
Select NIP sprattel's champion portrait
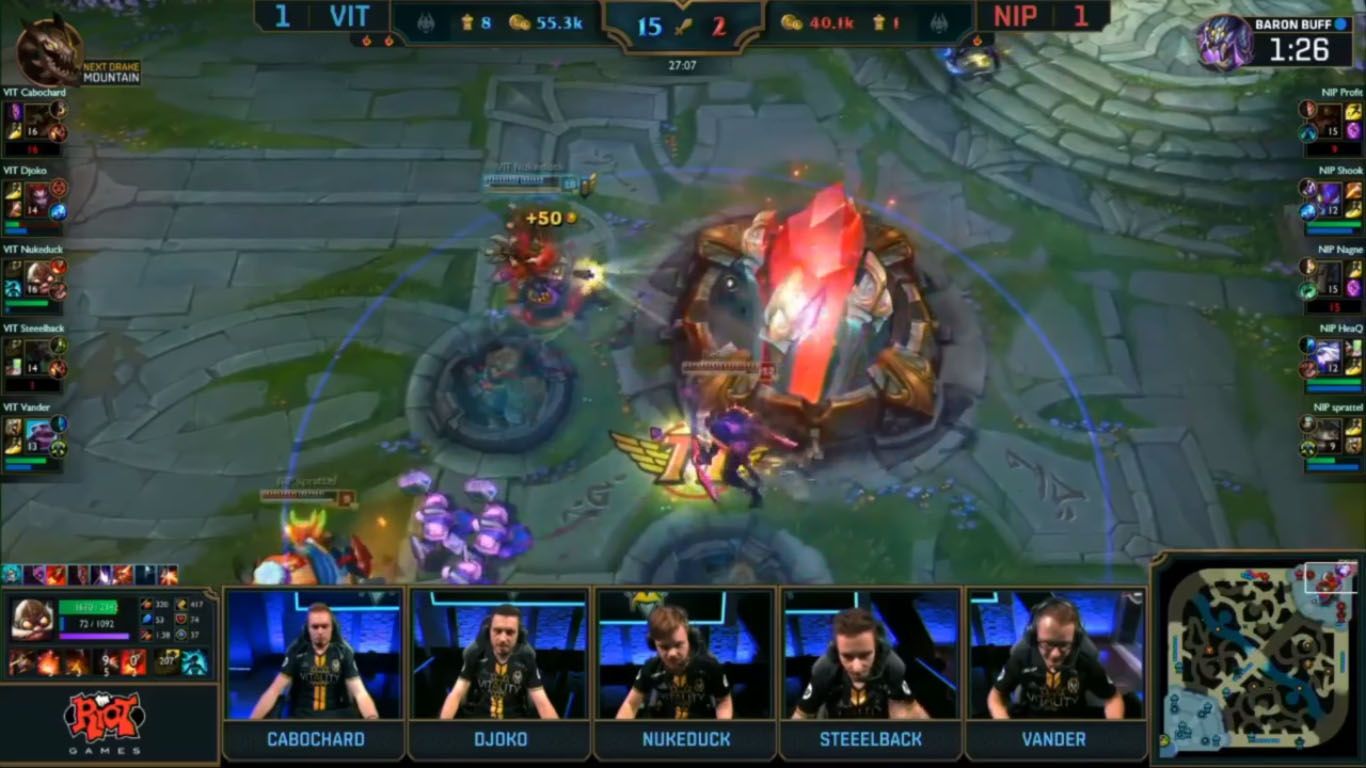[x=1329, y=432]
